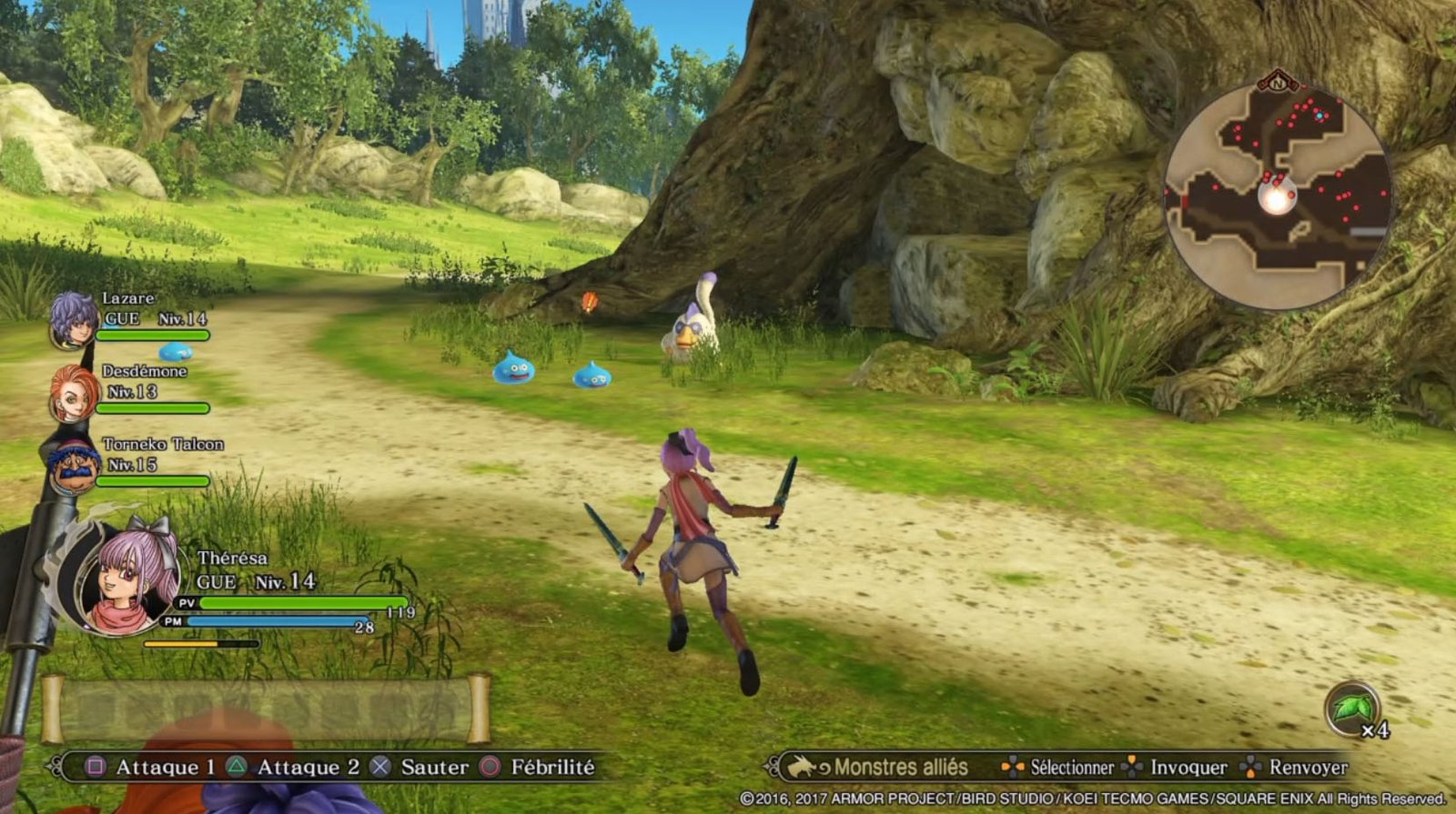Use the green healing leaf item
Image resolution: width=1456 pixels, height=814 pixels.
pyautogui.click(x=1352, y=708)
